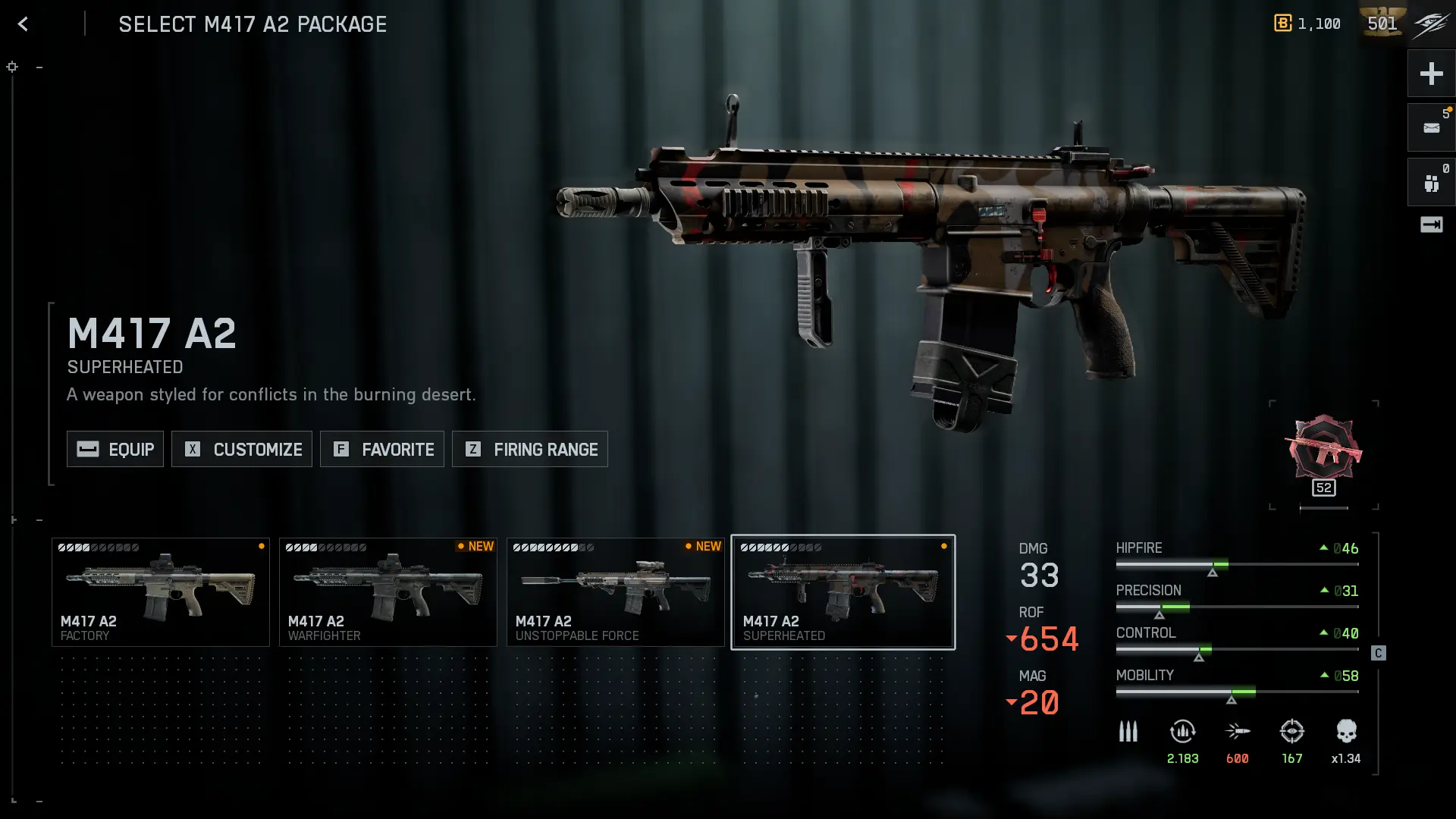The height and width of the screenshot is (819, 1456).
Task: Go back with the arrow button
Action: point(23,24)
